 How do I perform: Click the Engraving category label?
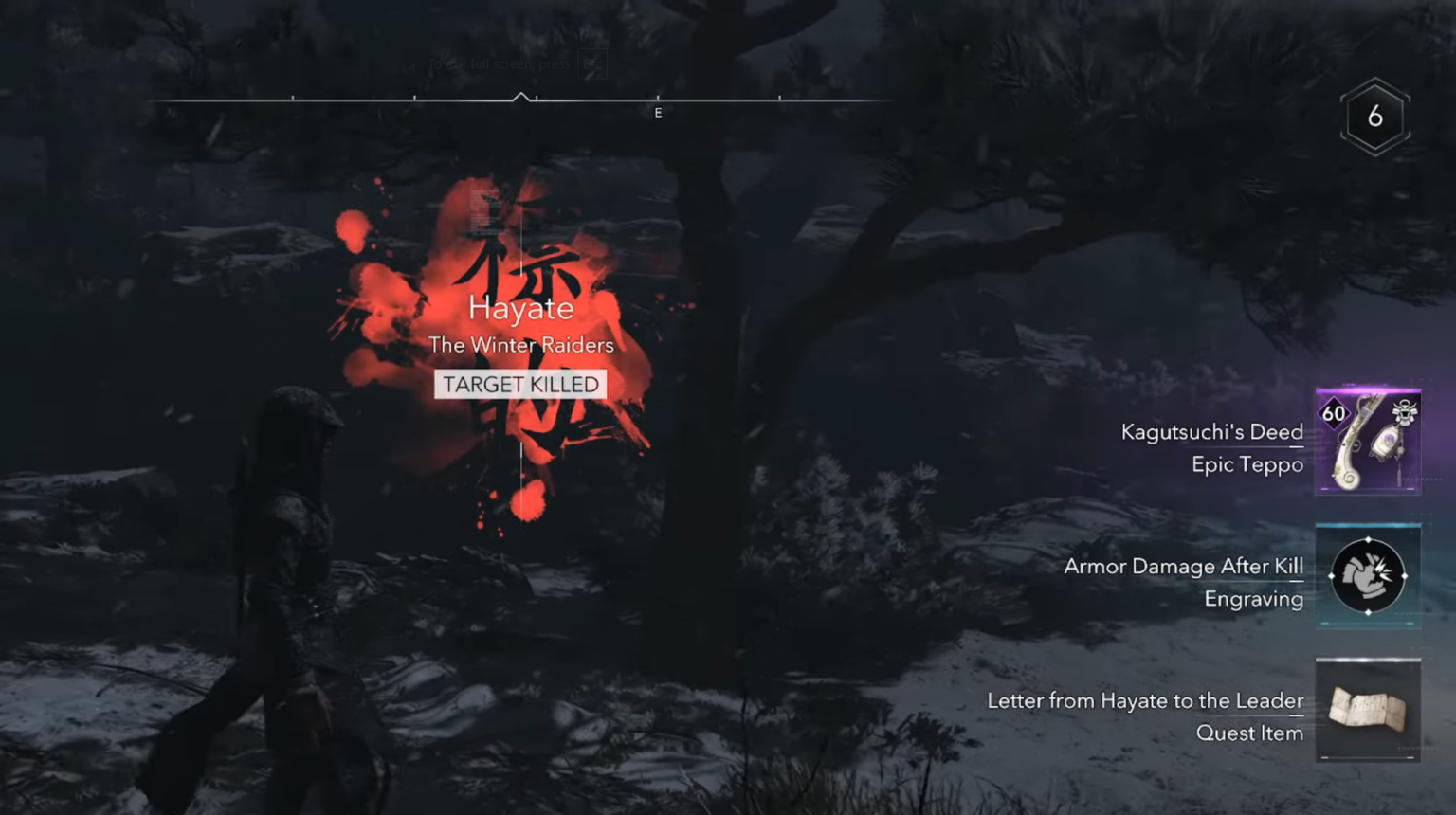1253,599
